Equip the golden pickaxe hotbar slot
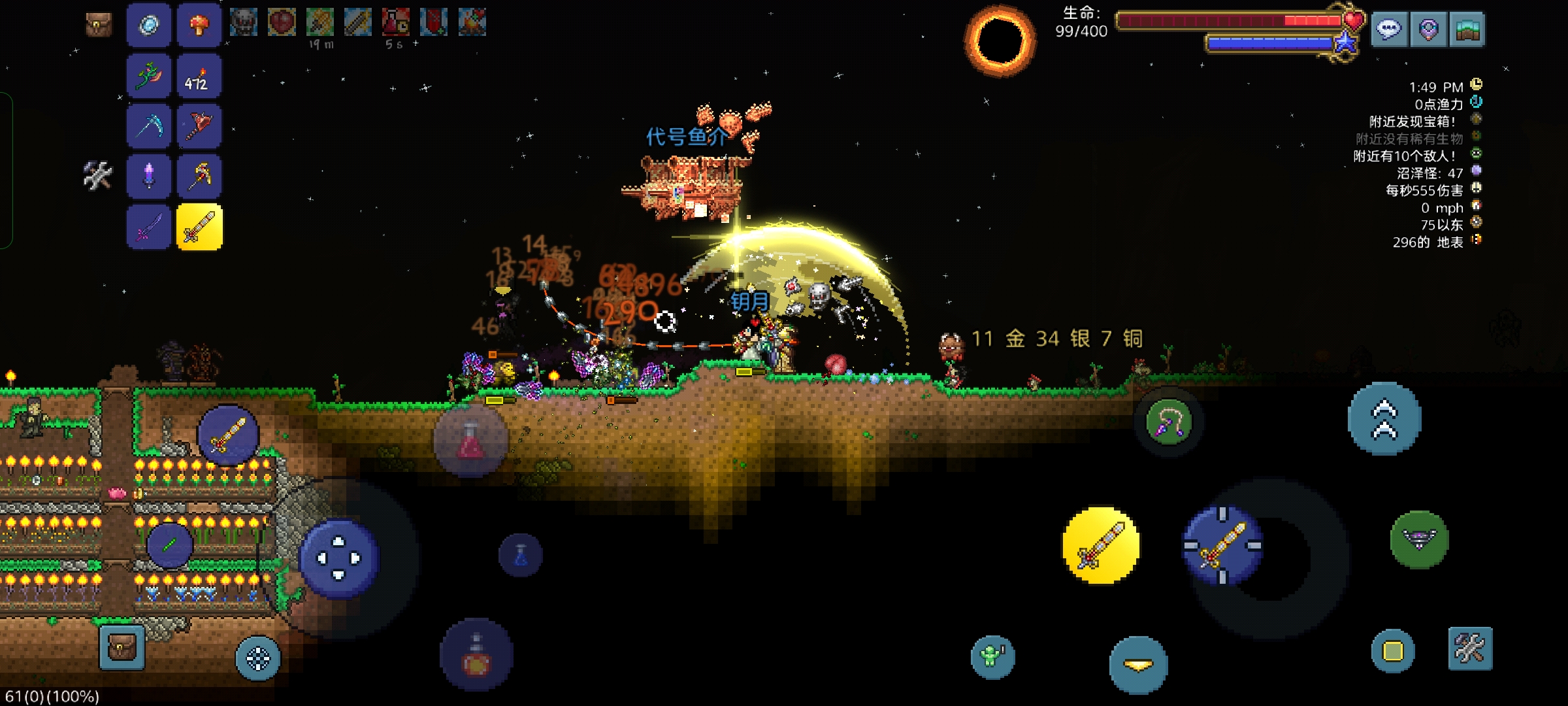The width and height of the screenshot is (1568, 706). pos(199,176)
